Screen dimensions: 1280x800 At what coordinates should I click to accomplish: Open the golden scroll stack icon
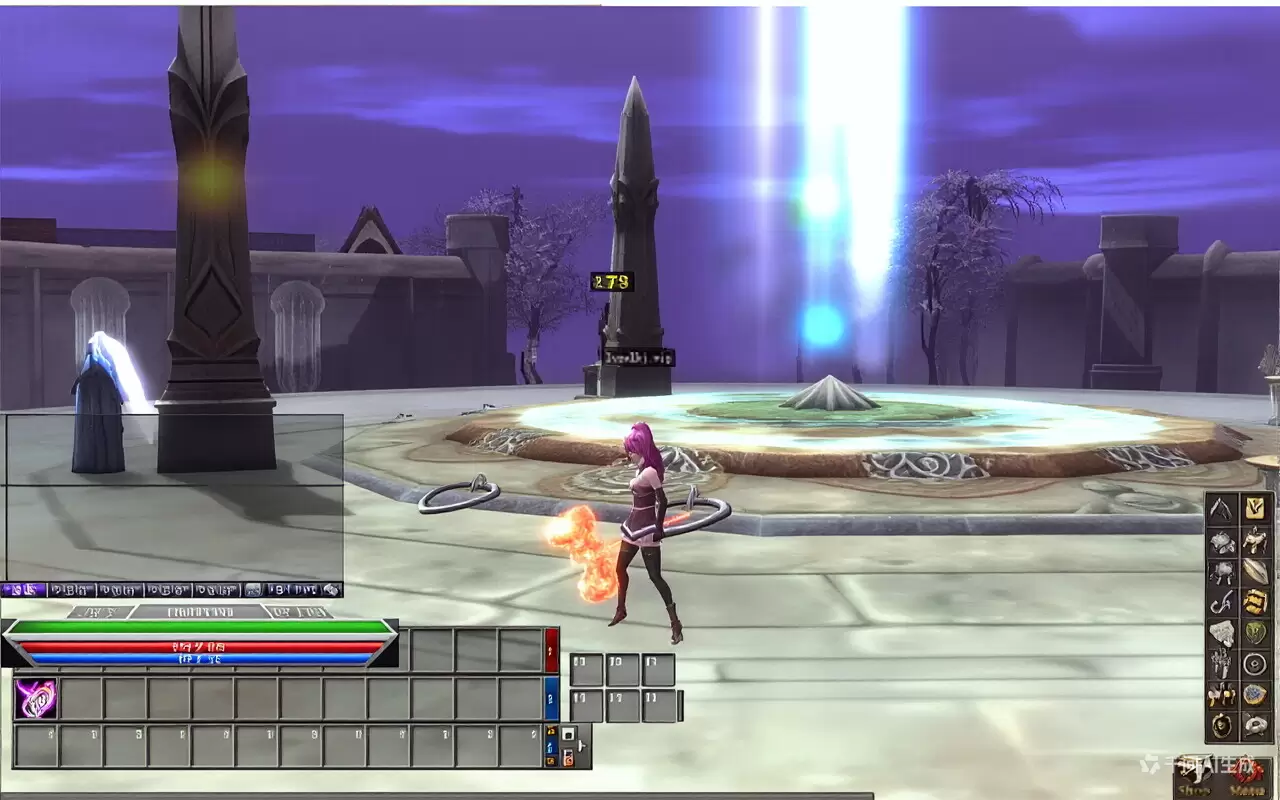click(1254, 603)
